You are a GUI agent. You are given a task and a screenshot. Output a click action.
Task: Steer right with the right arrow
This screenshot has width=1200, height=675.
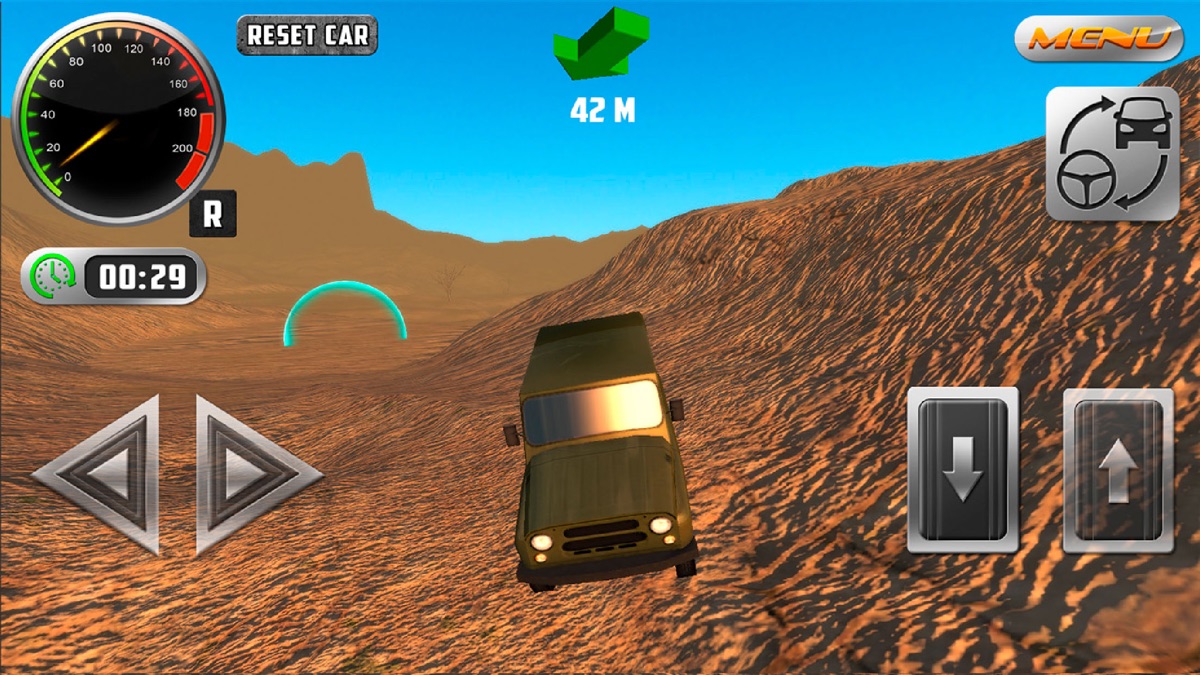coord(252,475)
